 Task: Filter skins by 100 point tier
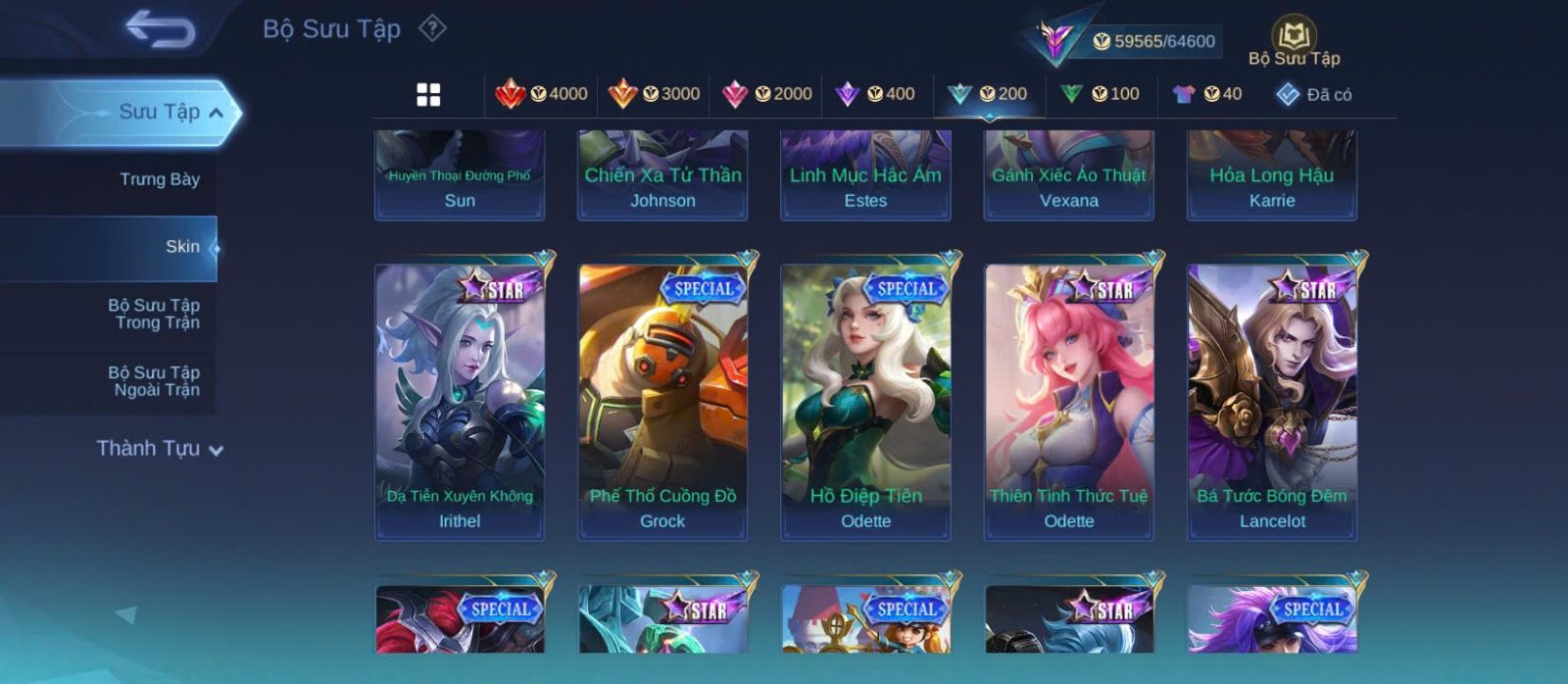pyautogui.click(x=1101, y=94)
